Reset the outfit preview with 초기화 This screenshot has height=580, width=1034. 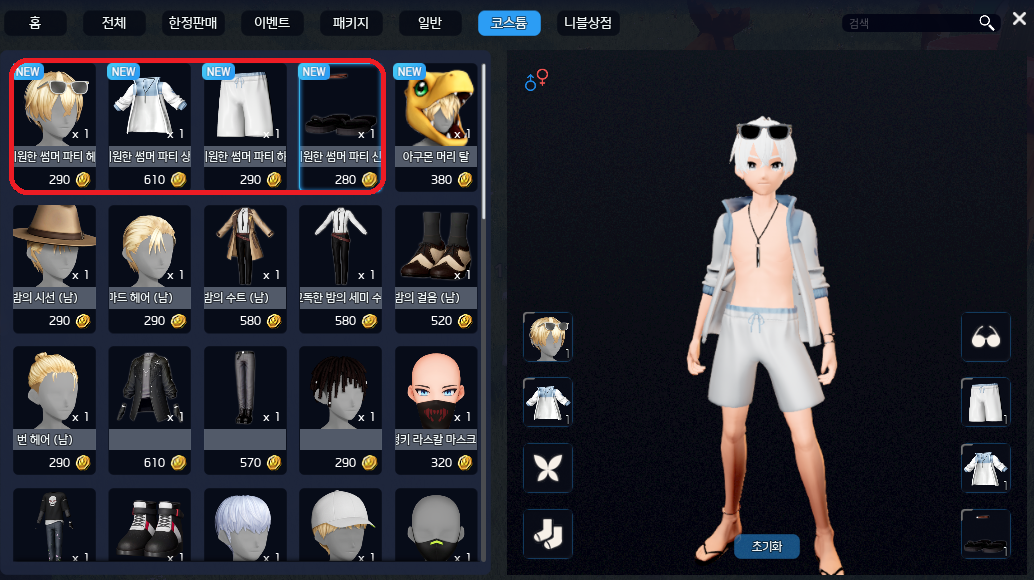(766, 547)
